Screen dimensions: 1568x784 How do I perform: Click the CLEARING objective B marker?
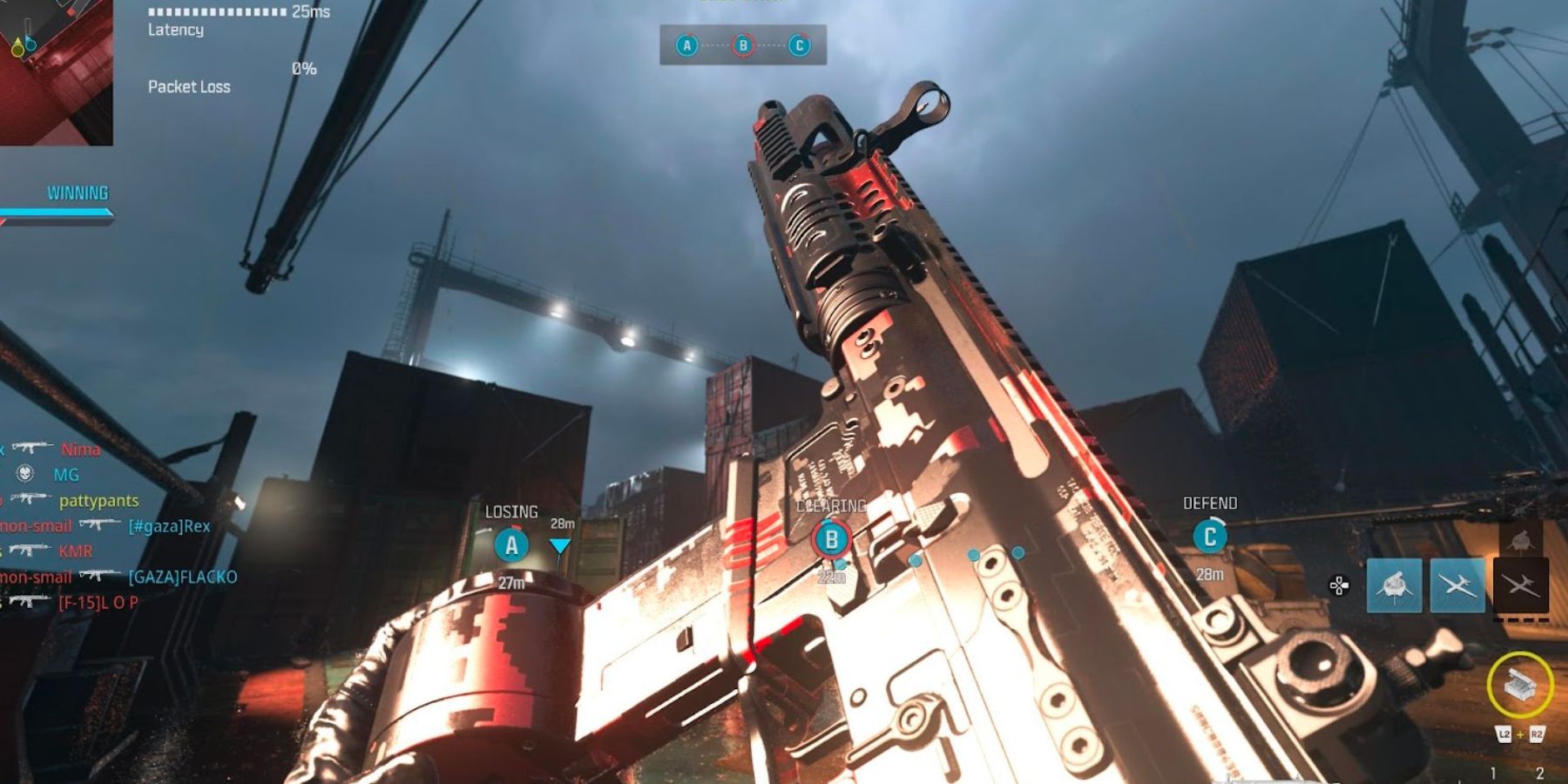[x=831, y=540]
